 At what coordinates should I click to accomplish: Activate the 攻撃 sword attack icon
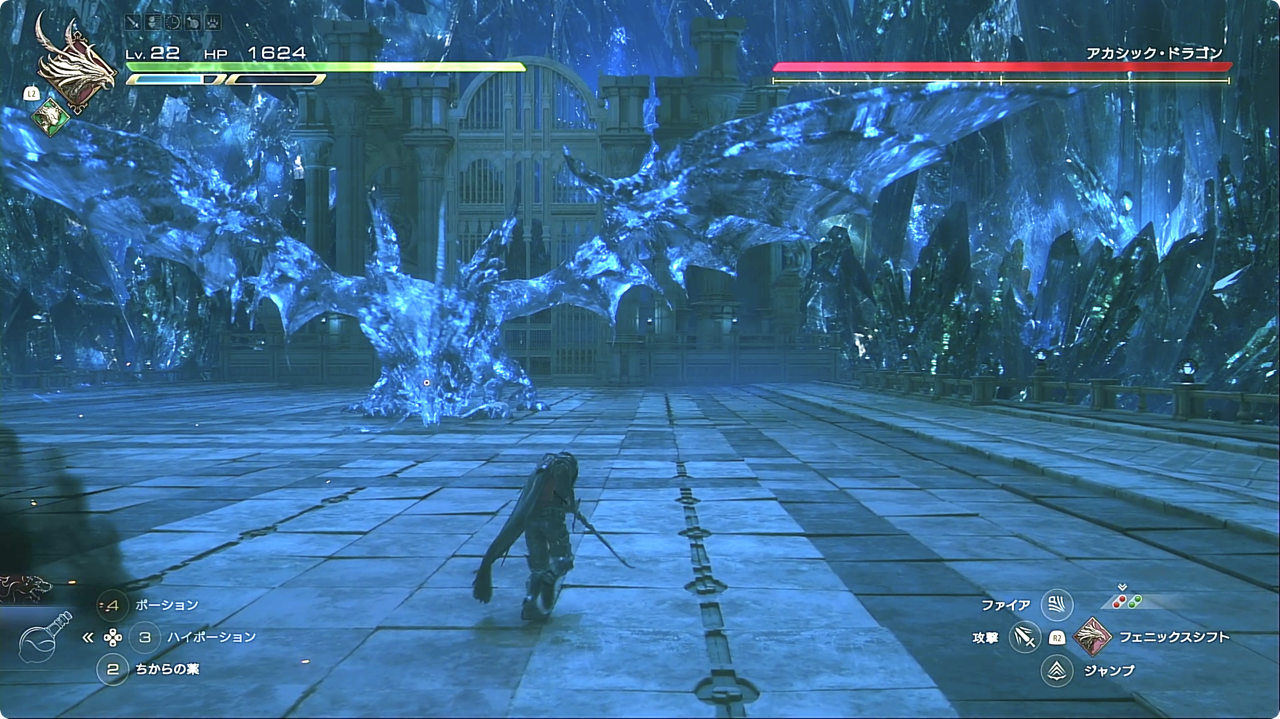[x=1025, y=637]
